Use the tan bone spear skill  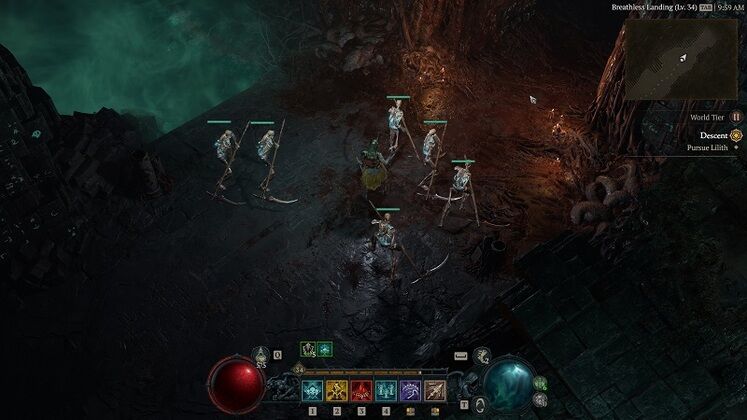435,391
